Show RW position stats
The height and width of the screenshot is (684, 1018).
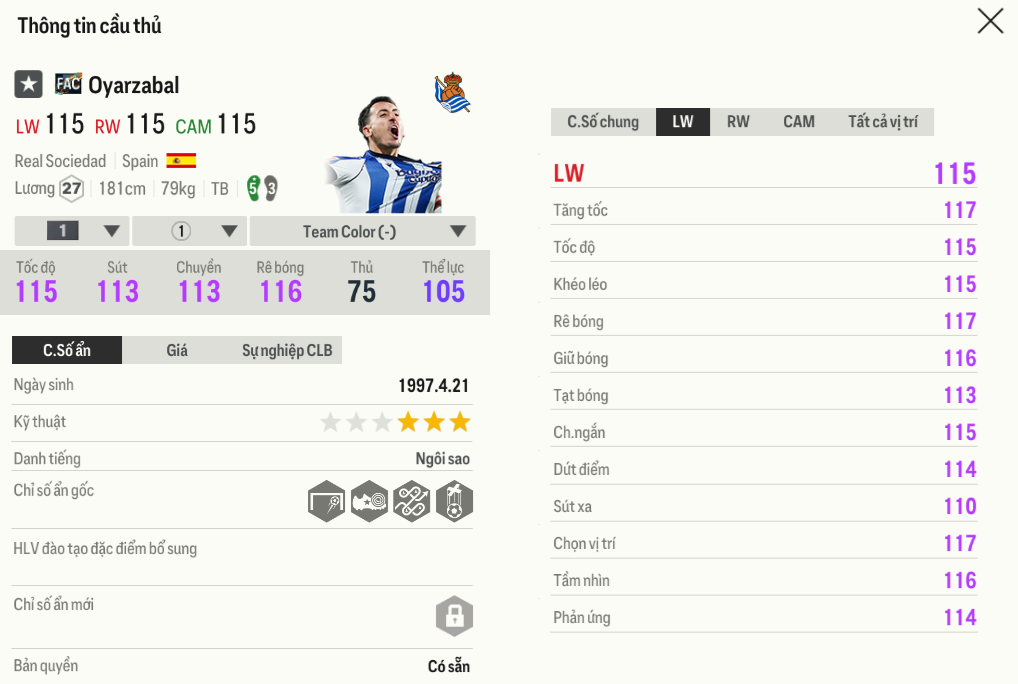click(738, 122)
